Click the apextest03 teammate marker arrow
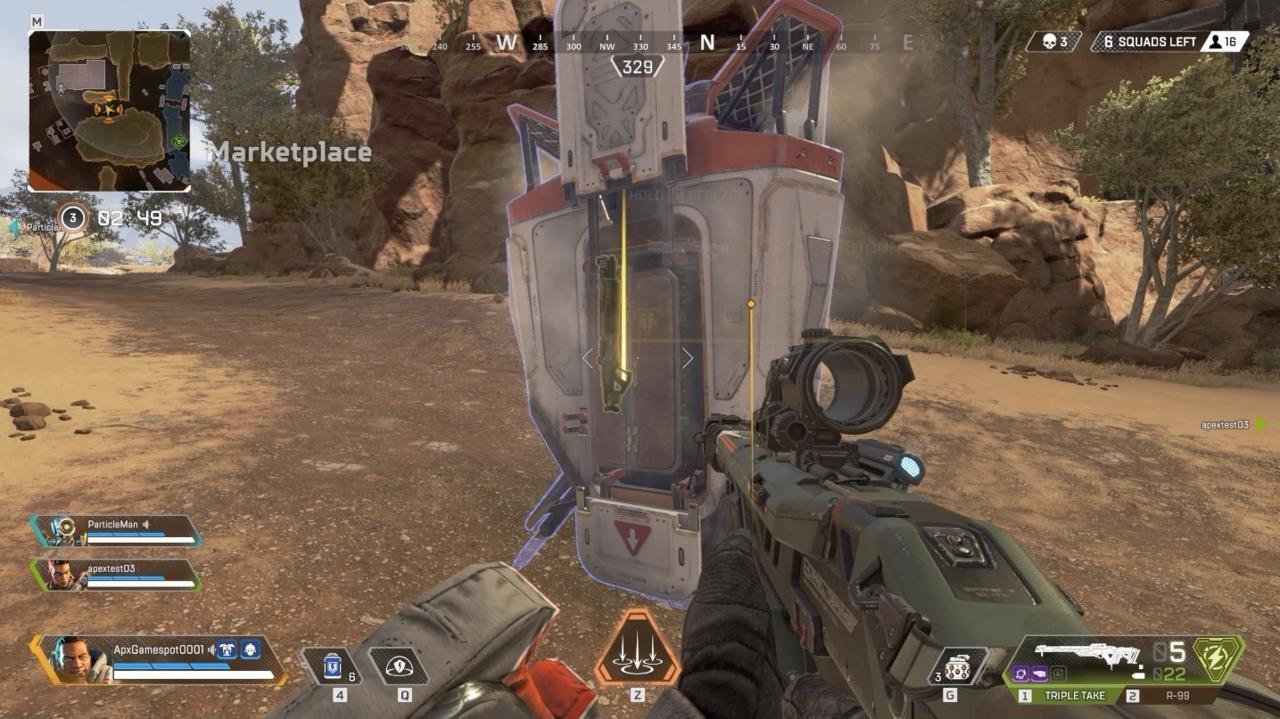 (x=1260, y=425)
